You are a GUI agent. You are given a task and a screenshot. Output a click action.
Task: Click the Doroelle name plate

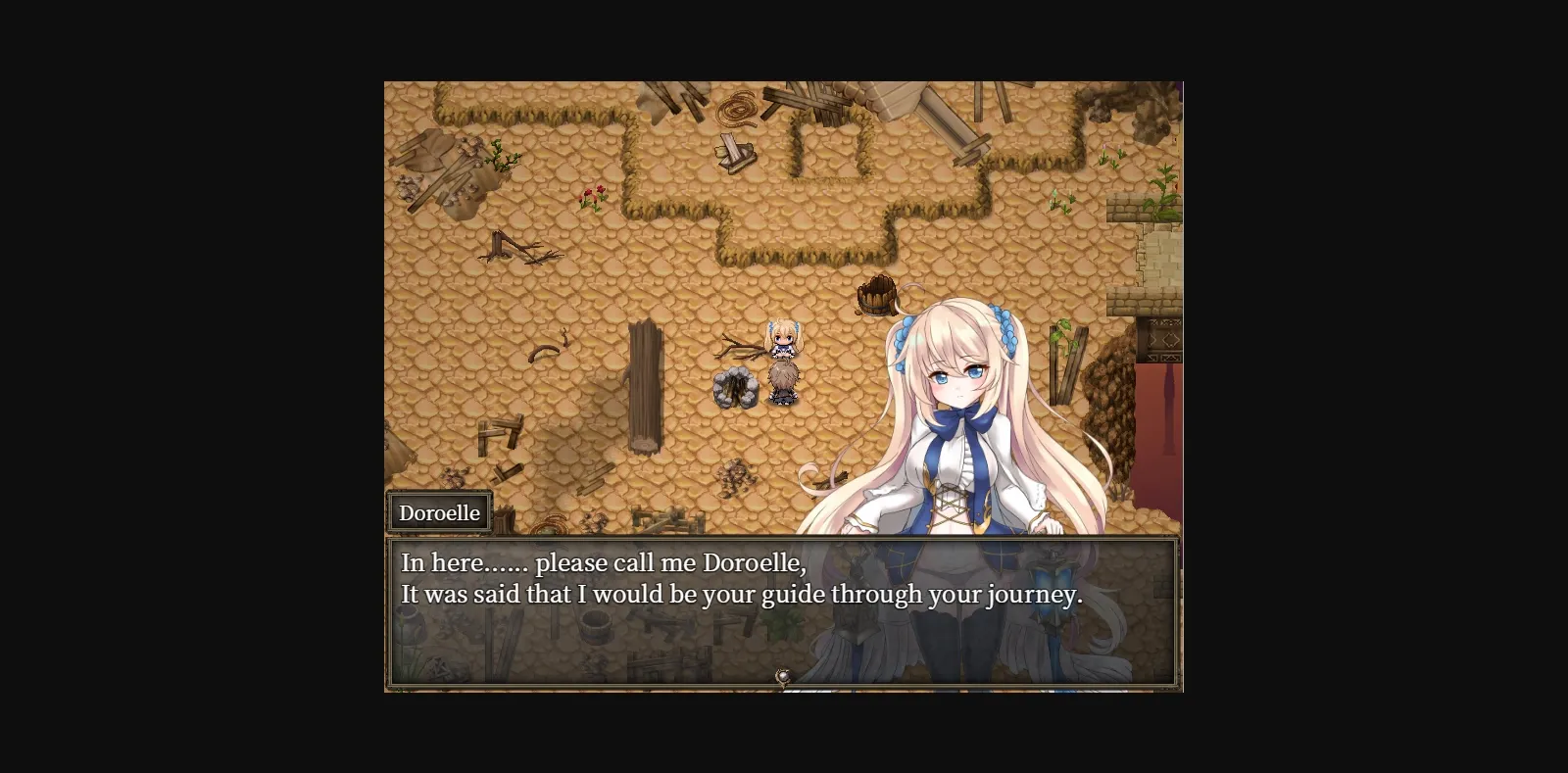pos(439,511)
